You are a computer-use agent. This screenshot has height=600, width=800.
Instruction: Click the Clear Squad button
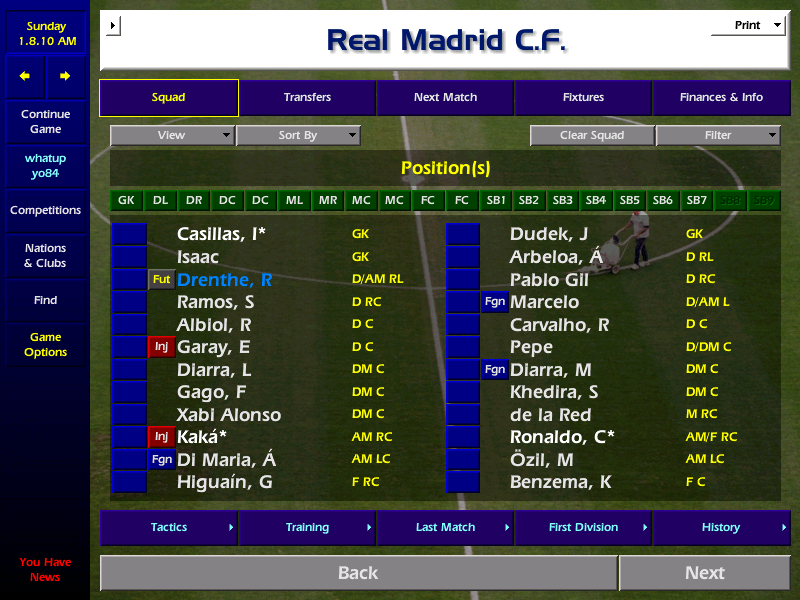pyautogui.click(x=592, y=135)
